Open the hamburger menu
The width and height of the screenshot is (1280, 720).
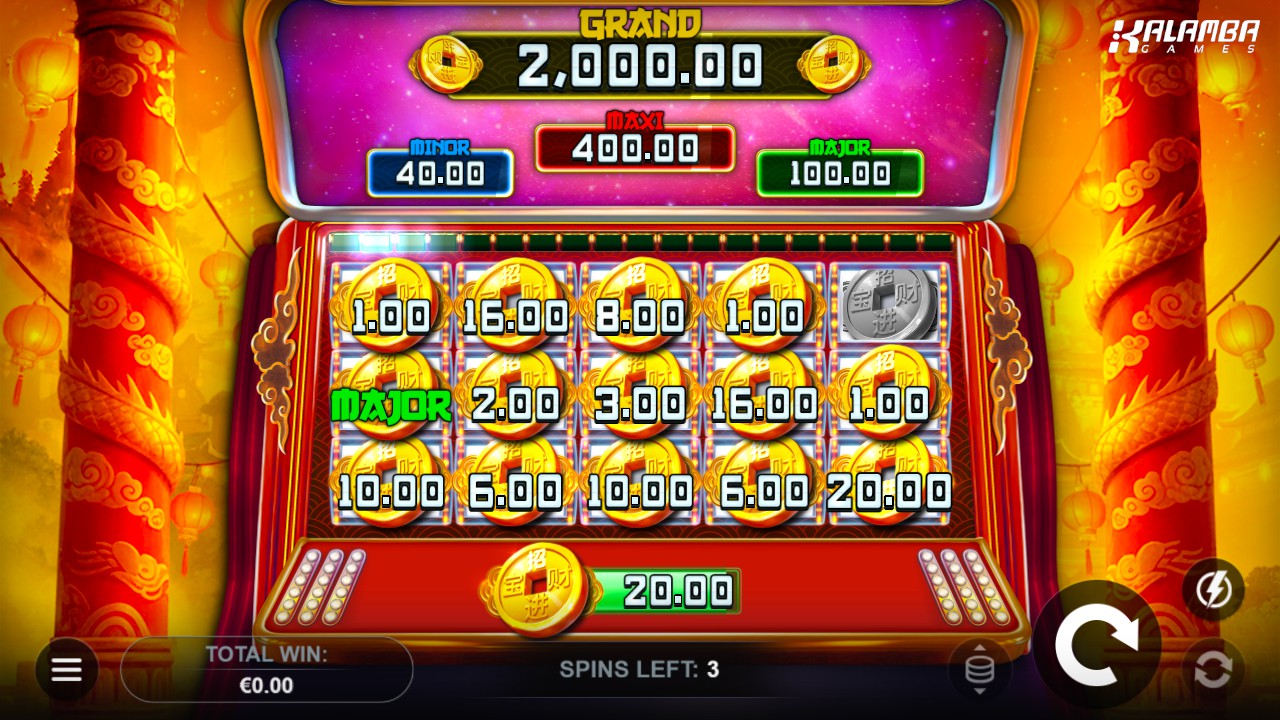67,669
